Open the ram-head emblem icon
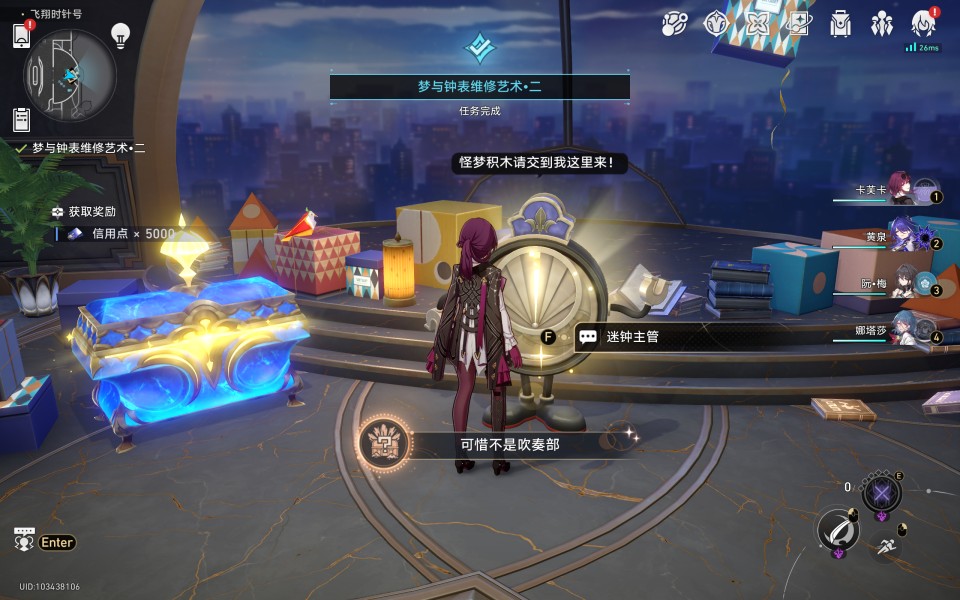Screen dimensions: 960x600 [716, 24]
